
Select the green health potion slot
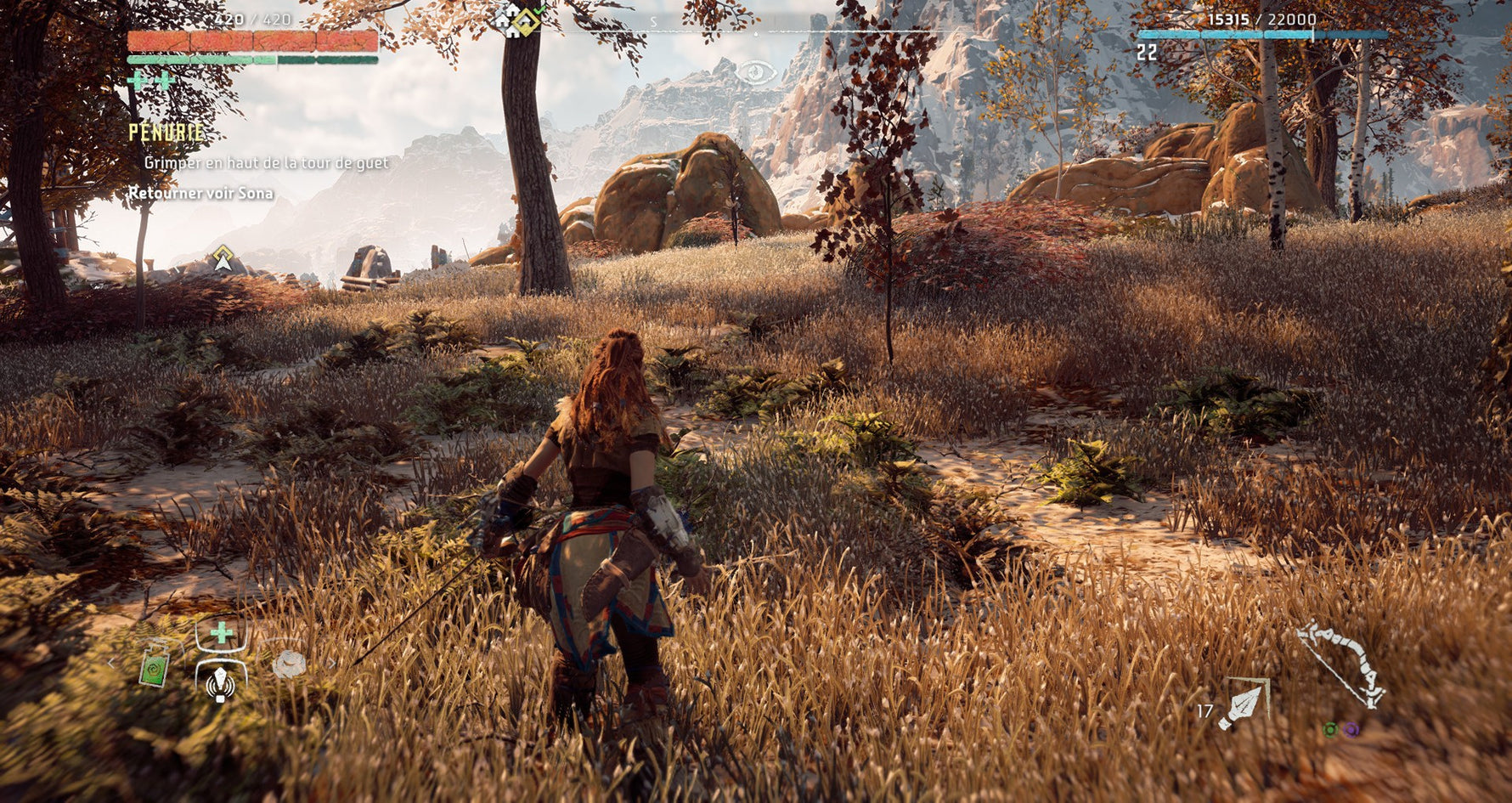pos(154,664)
